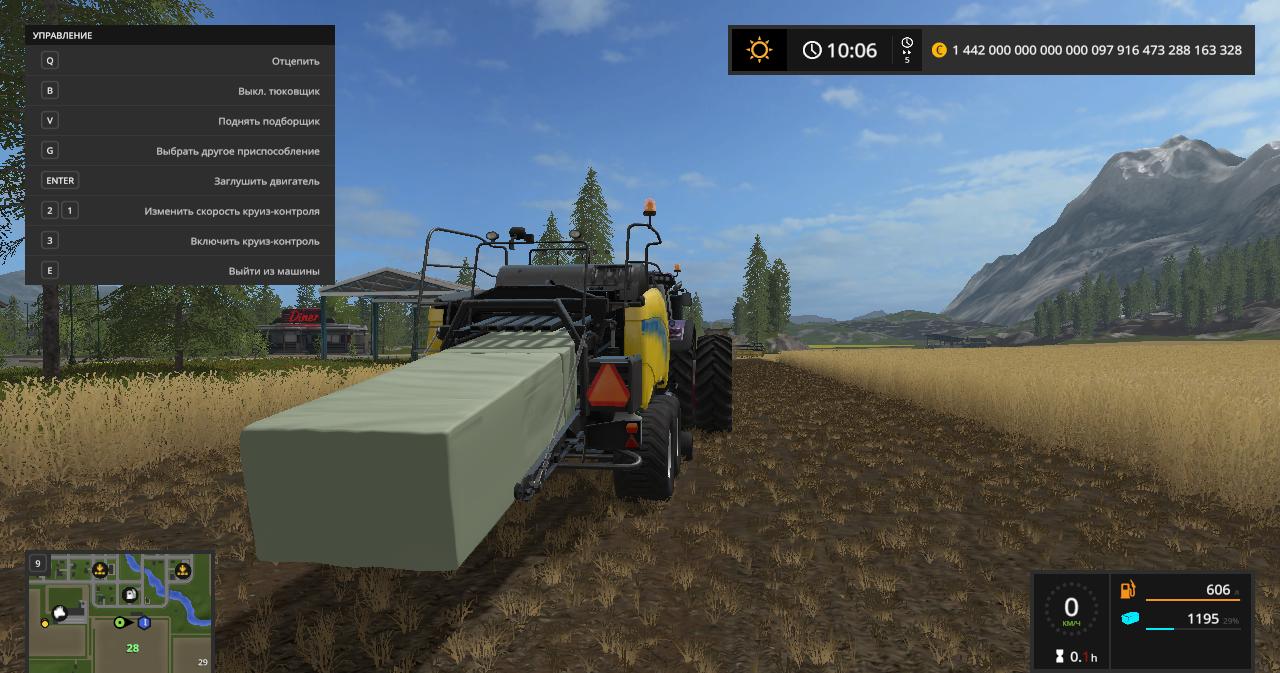Click the sunny weather icon

click(x=760, y=50)
